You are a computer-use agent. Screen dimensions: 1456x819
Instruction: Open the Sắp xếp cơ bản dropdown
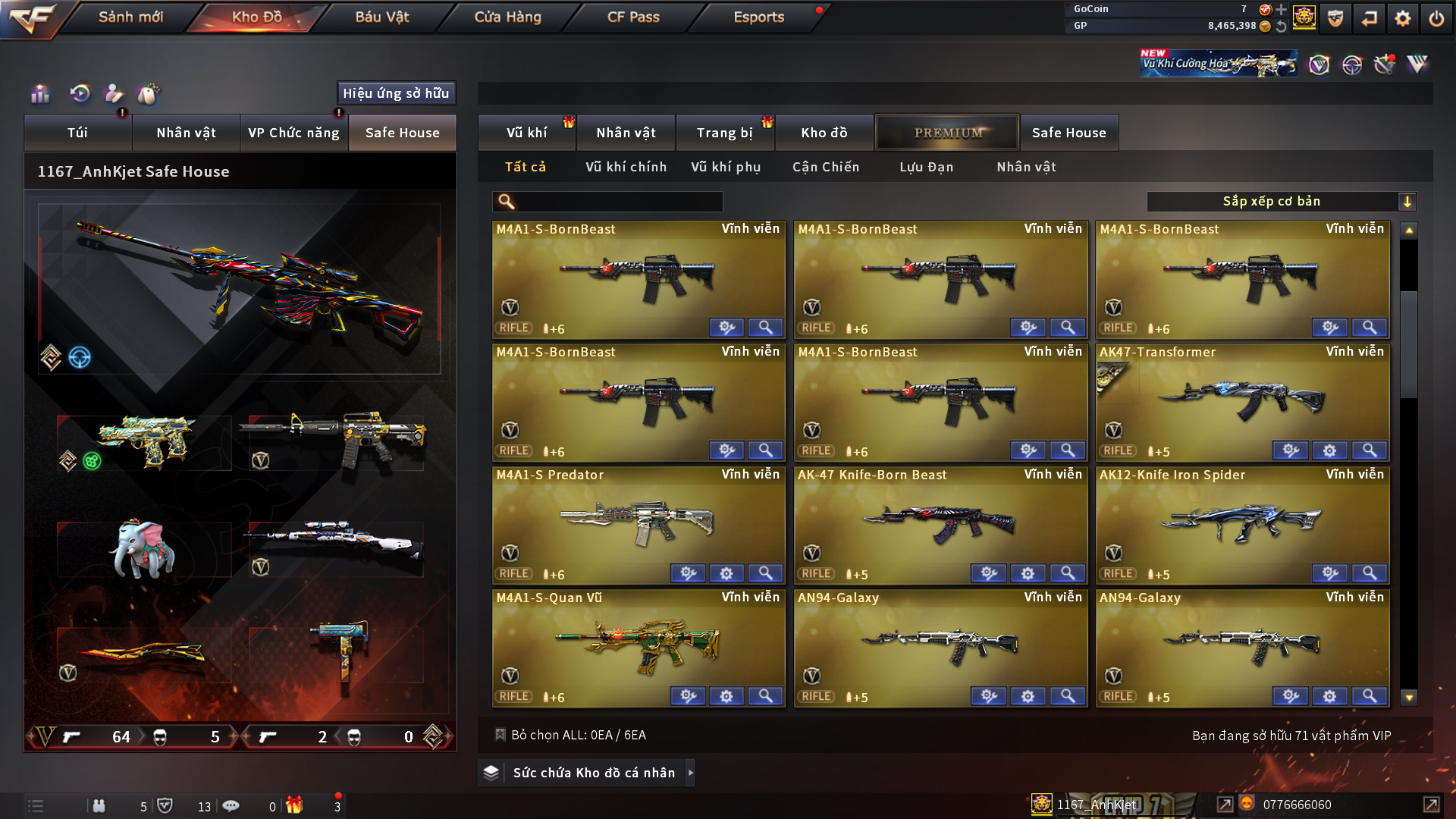pos(1280,202)
